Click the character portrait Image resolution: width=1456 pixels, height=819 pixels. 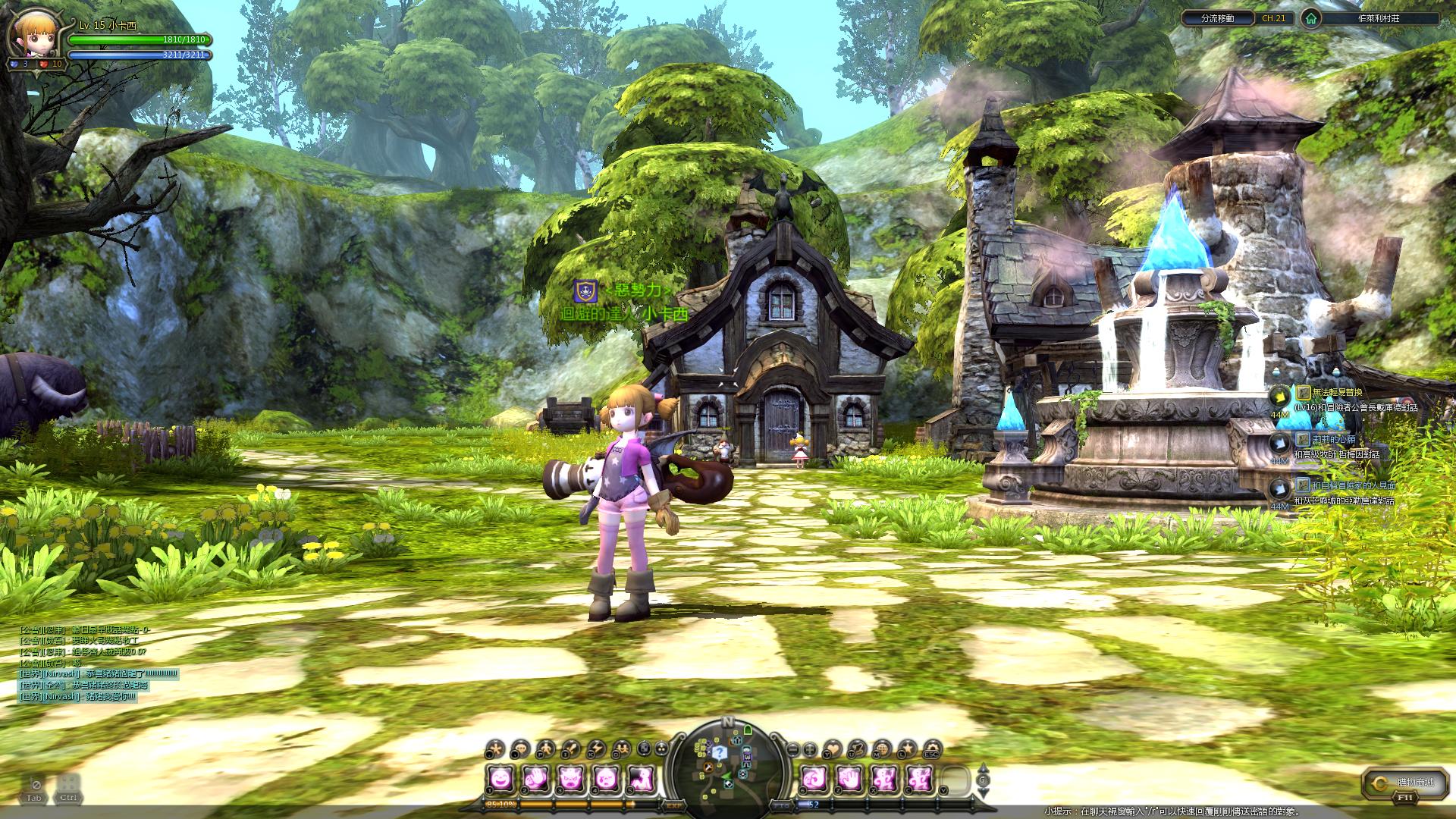[34, 34]
